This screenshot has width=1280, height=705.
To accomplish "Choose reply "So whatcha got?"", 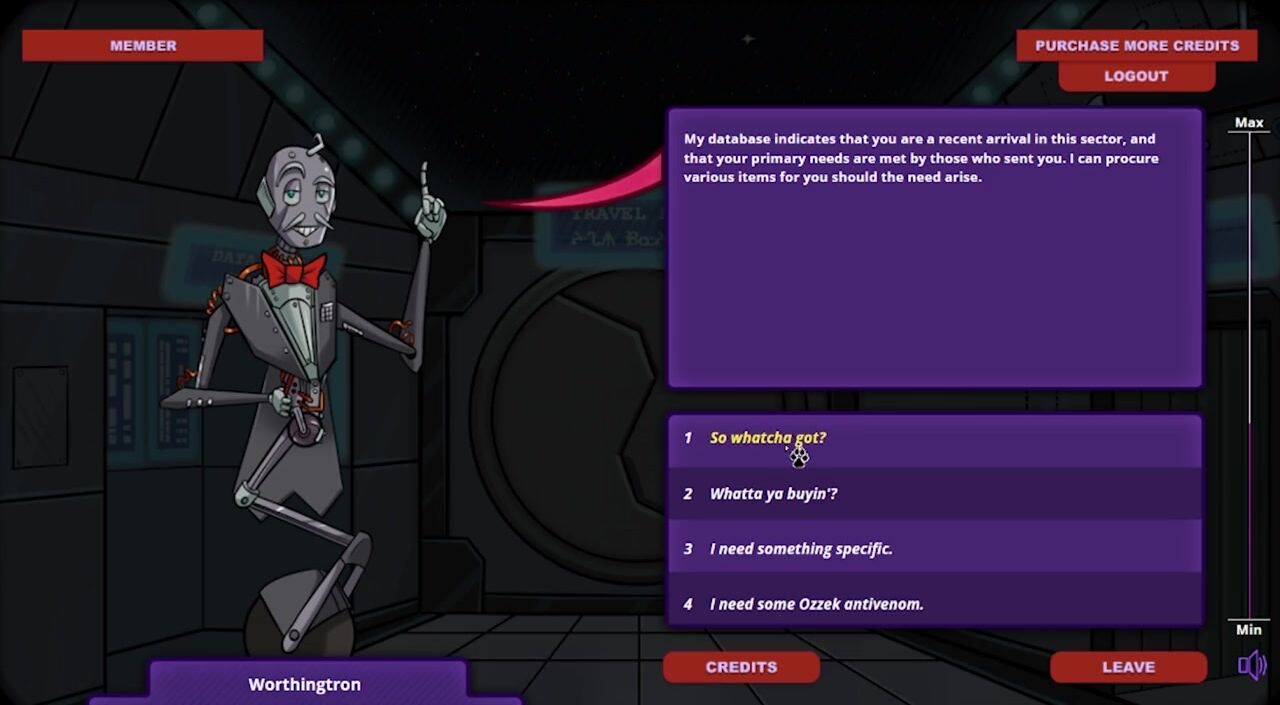I will [768, 438].
